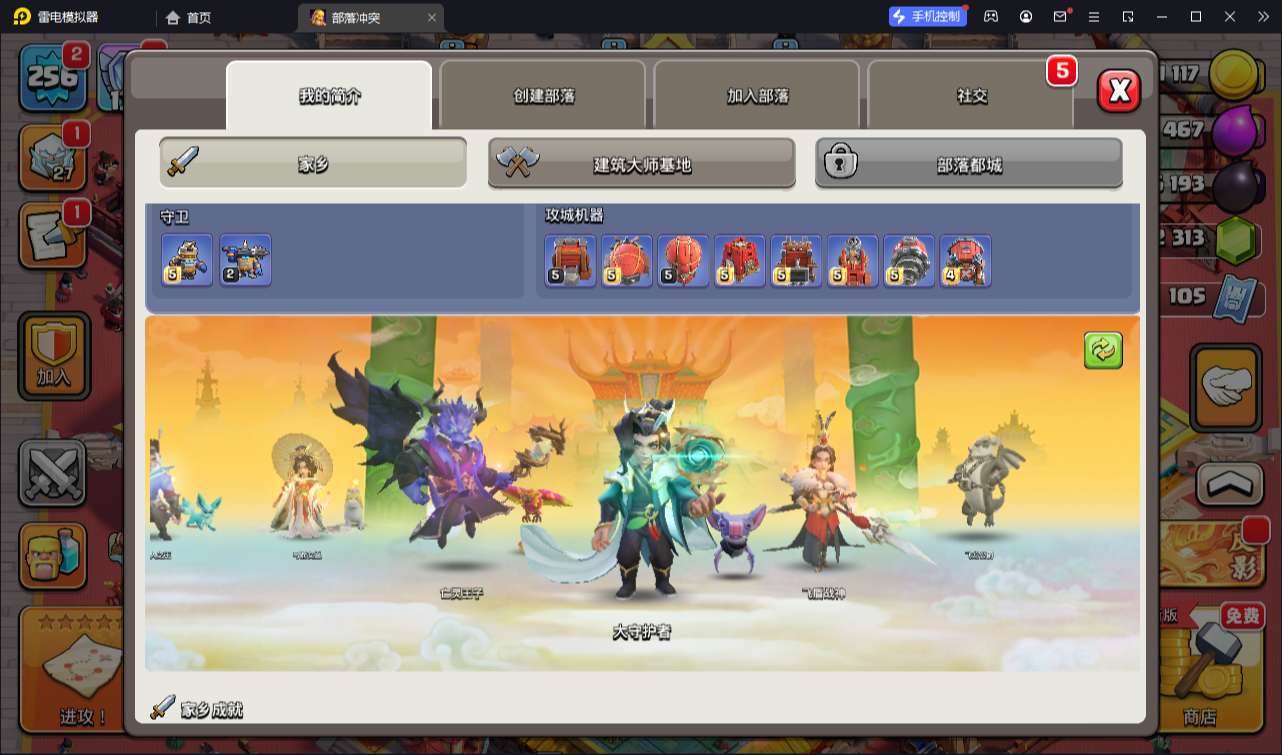The width and height of the screenshot is (1282, 755).
Task: Select the 社交 tab
Action: (x=971, y=96)
